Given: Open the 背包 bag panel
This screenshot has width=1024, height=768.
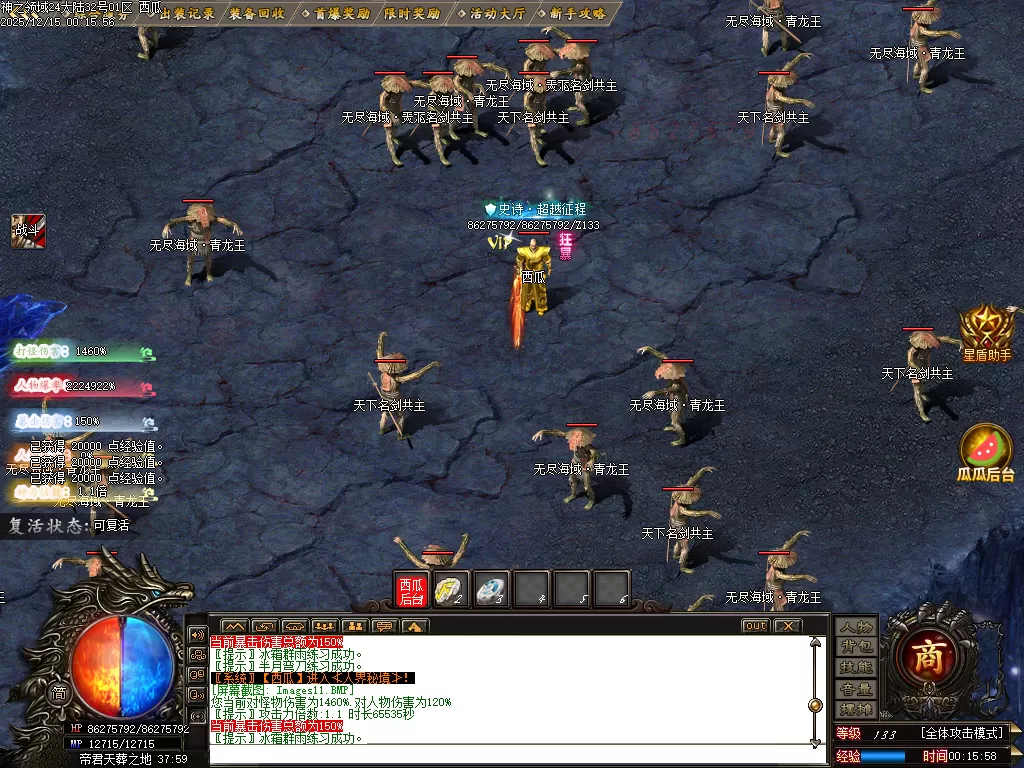Looking at the screenshot, I should 856,647.
